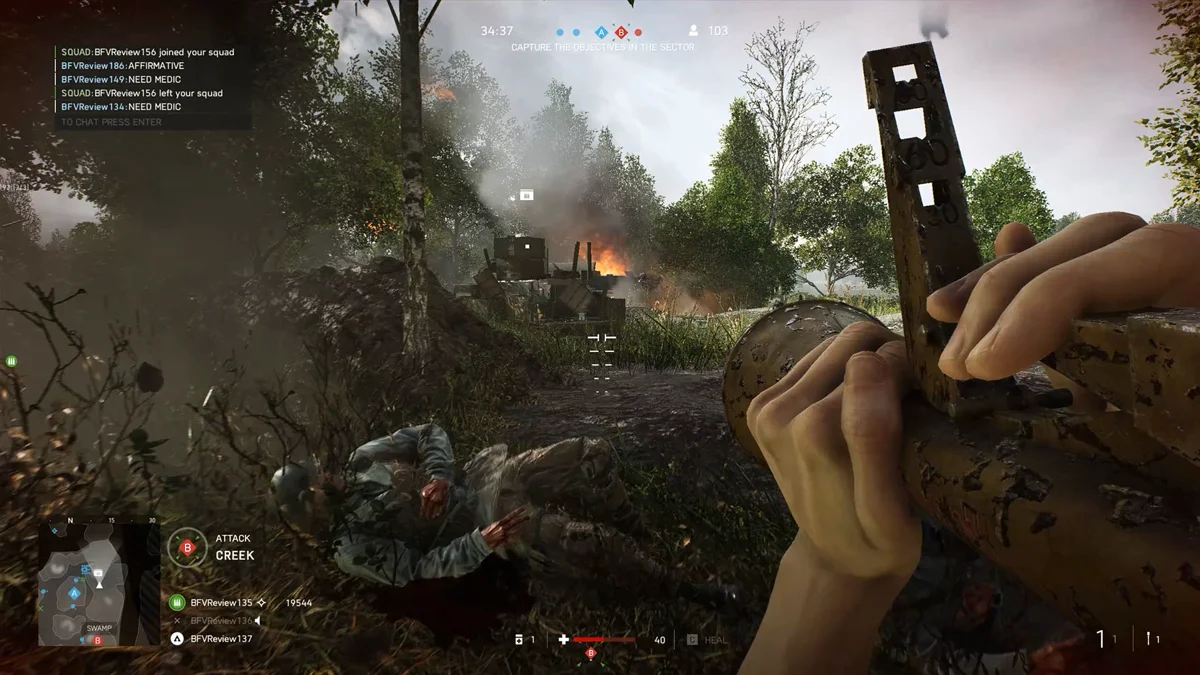Select the Attack Creek objective B badge

tap(186, 547)
